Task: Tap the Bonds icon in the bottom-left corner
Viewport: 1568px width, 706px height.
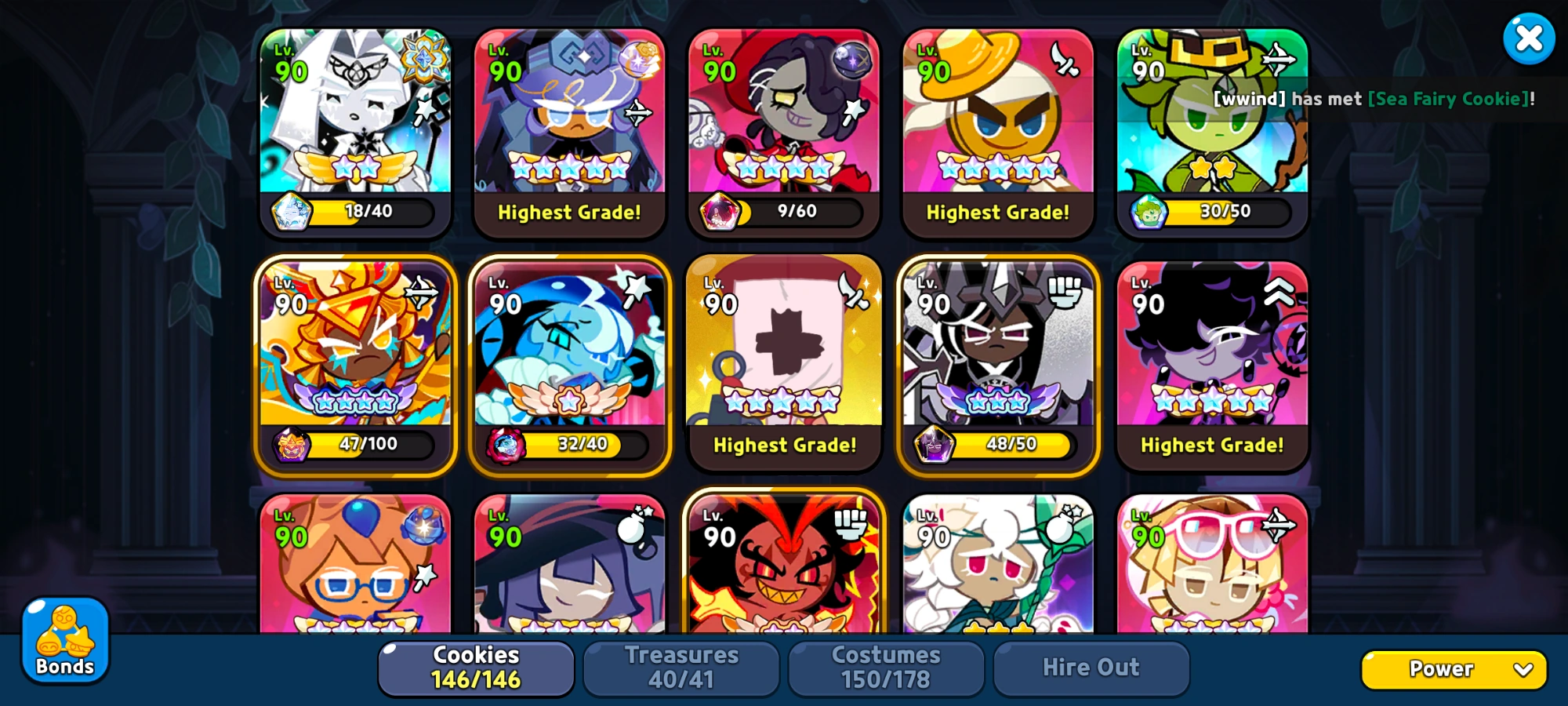Action: pyautogui.click(x=64, y=639)
